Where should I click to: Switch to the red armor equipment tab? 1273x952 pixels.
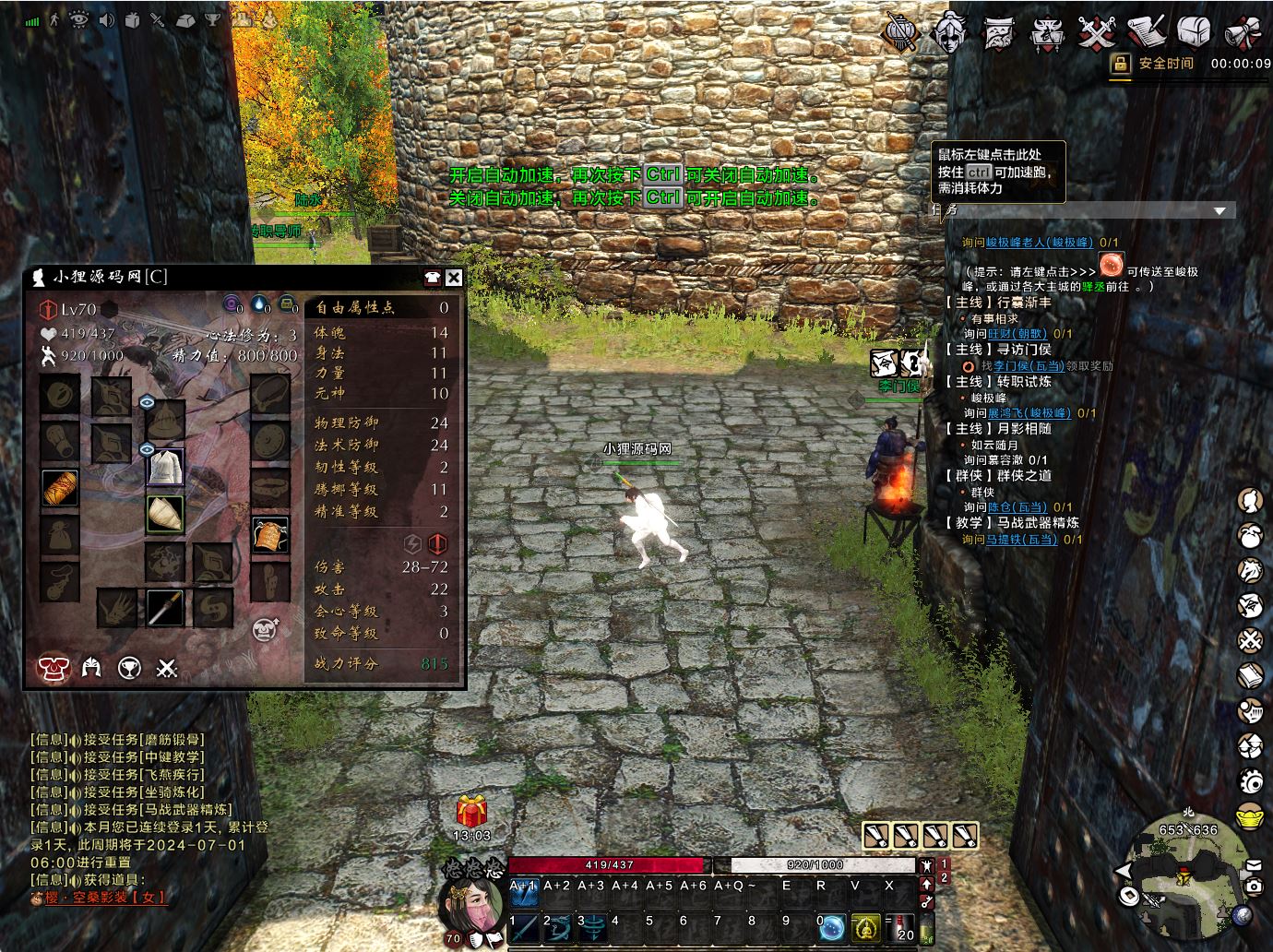tap(53, 668)
